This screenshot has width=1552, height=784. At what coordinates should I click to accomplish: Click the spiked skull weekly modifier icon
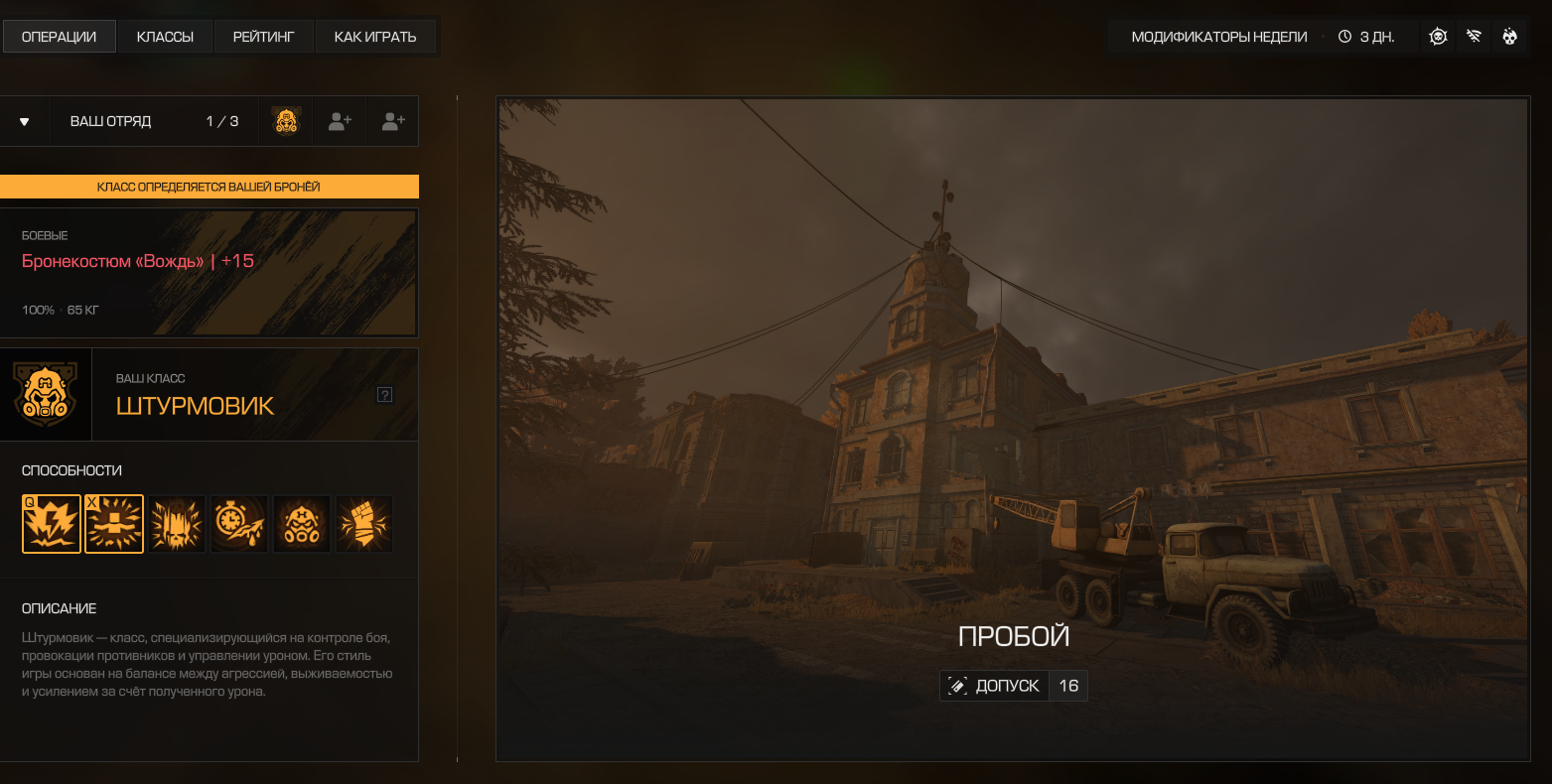click(1438, 37)
